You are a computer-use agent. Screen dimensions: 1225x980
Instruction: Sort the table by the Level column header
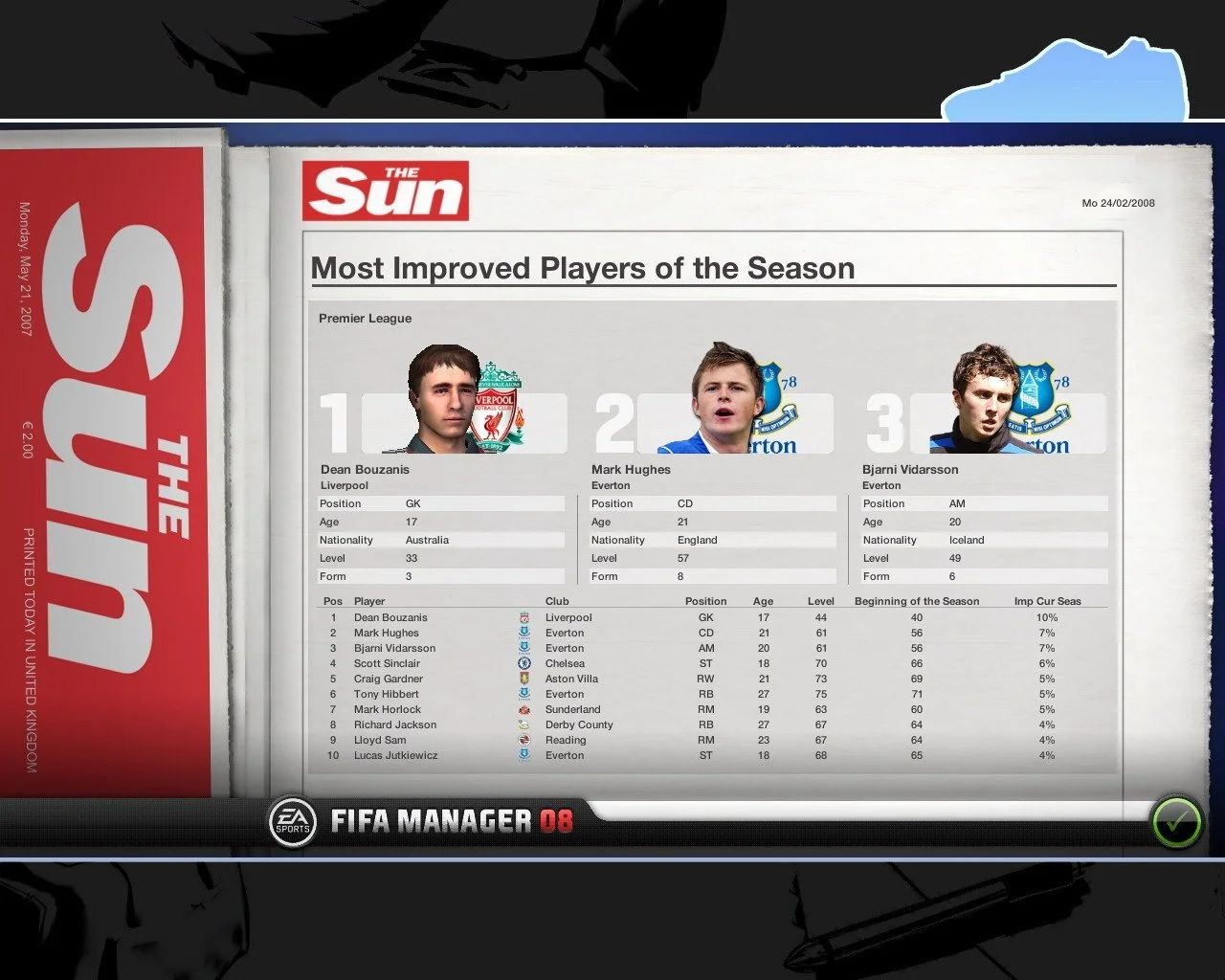[821, 601]
